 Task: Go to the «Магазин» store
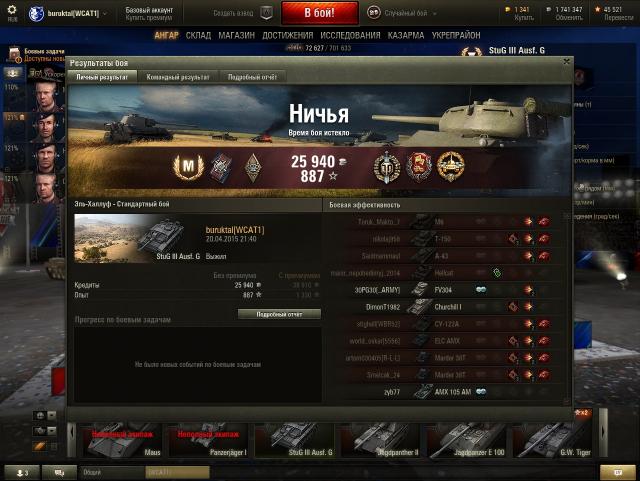[236, 34]
